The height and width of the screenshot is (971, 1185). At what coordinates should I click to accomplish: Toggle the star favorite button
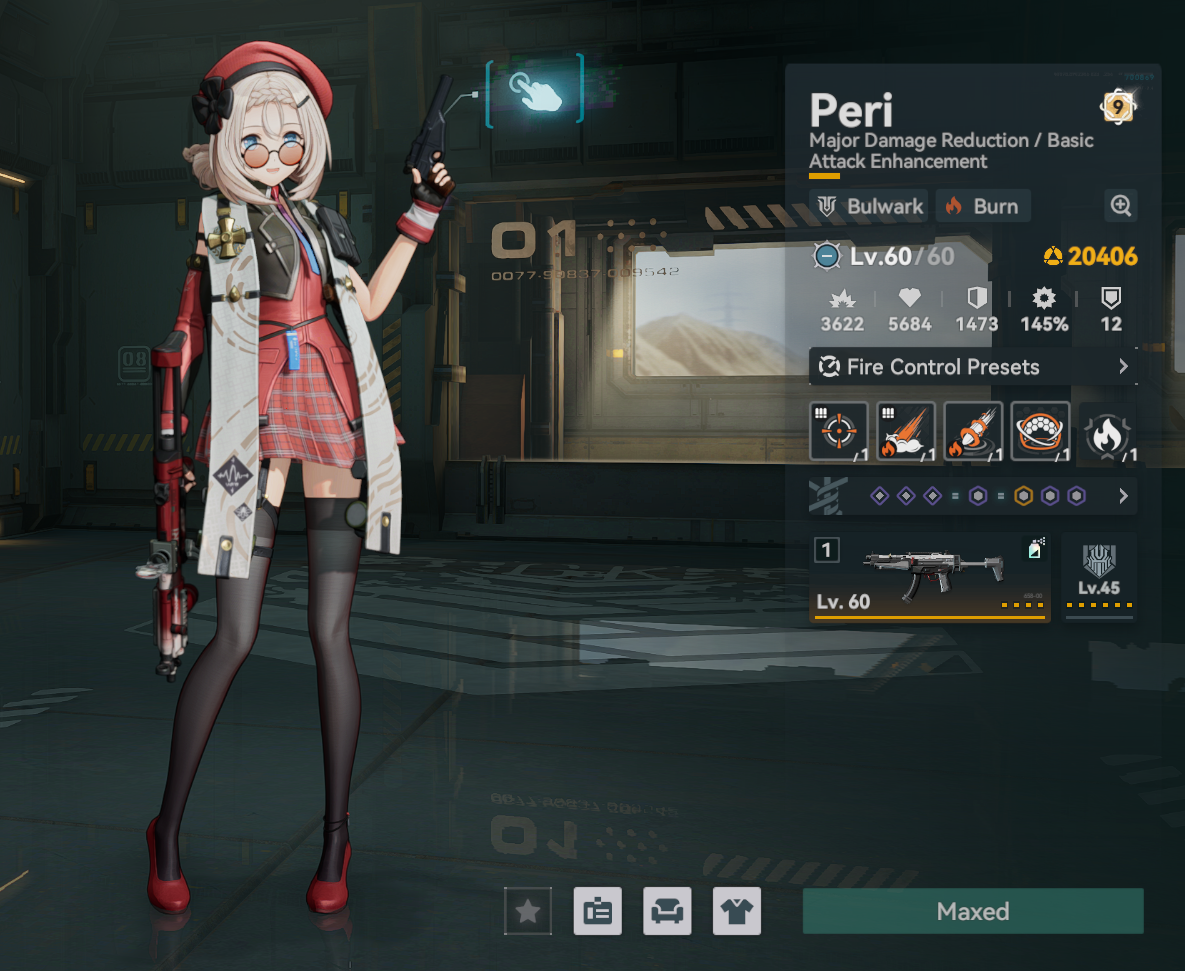tap(527, 911)
